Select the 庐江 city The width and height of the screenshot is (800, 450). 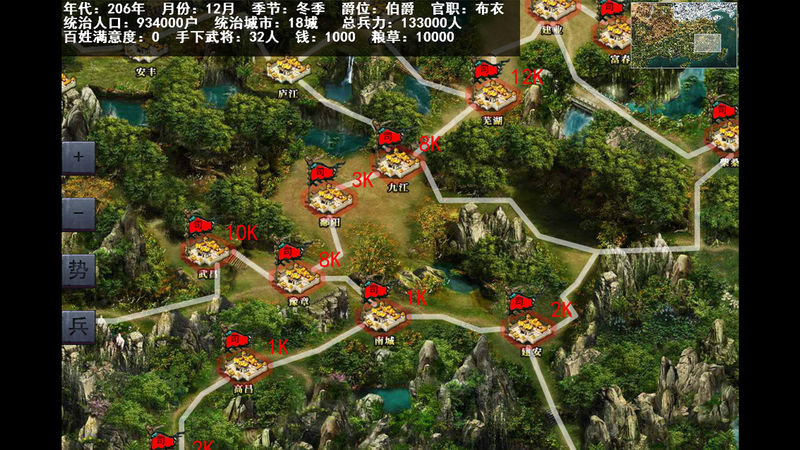(x=289, y=70)
